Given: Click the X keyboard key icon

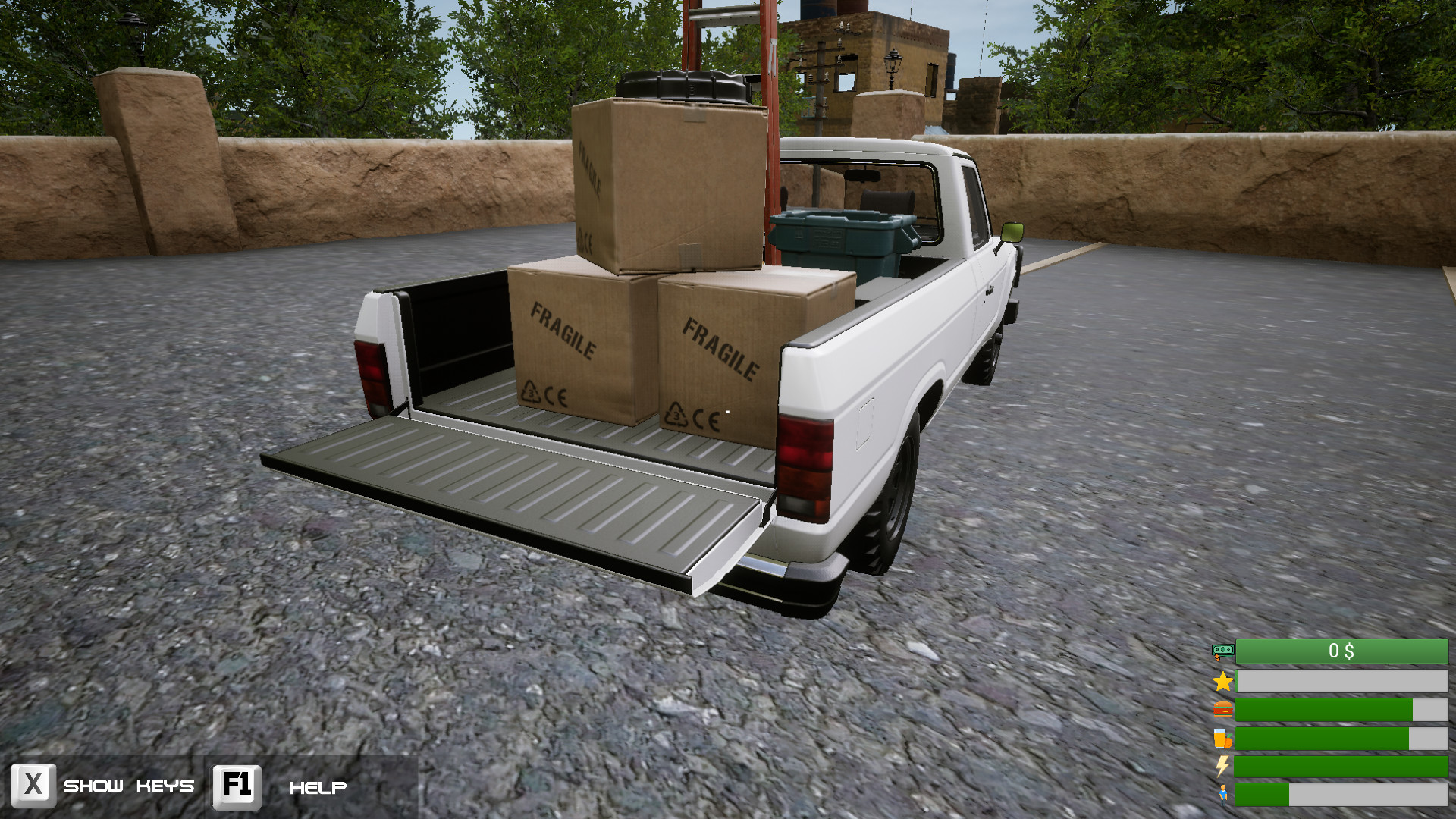Looking at the screenshot, I should coord(33,786).
